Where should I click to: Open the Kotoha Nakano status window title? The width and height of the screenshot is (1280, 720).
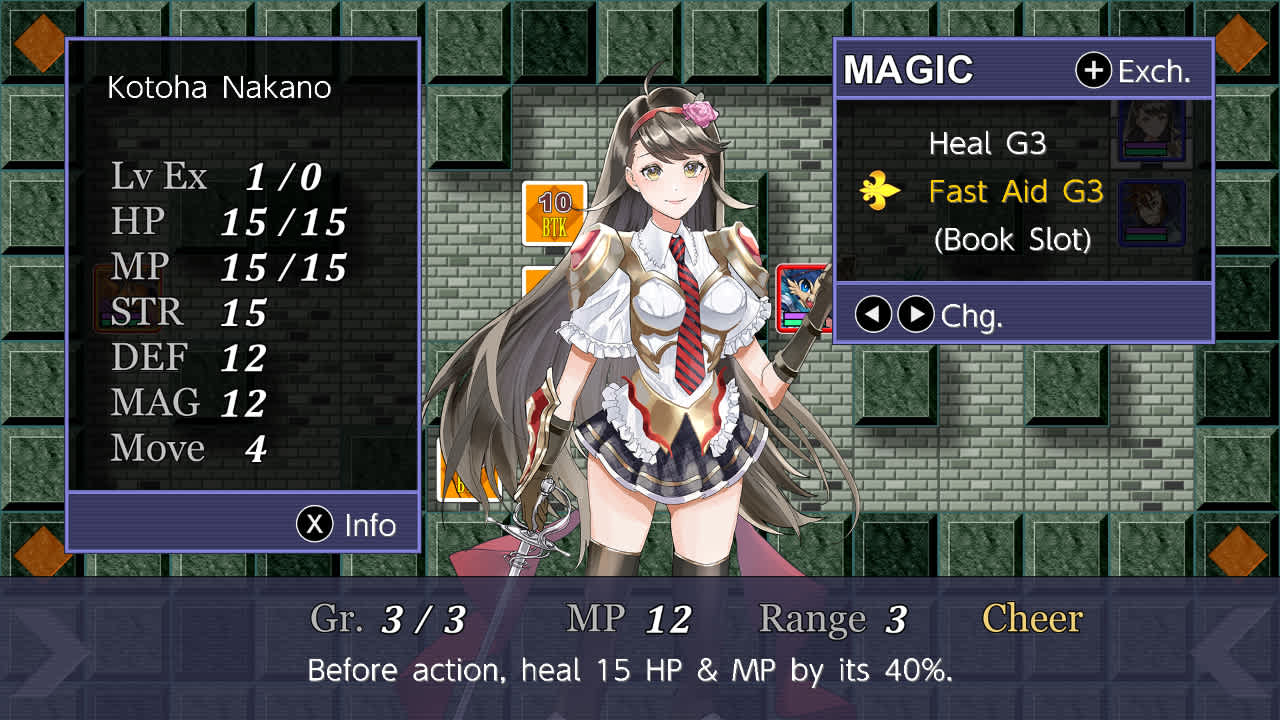pos(219,87)
